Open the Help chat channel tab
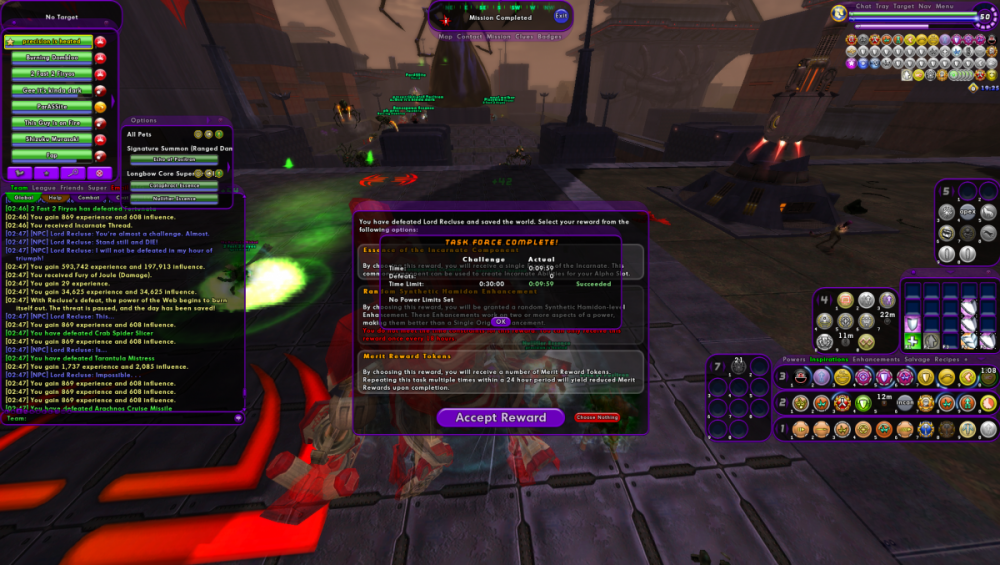This screenshot has height=565, width=1000. 55,197
